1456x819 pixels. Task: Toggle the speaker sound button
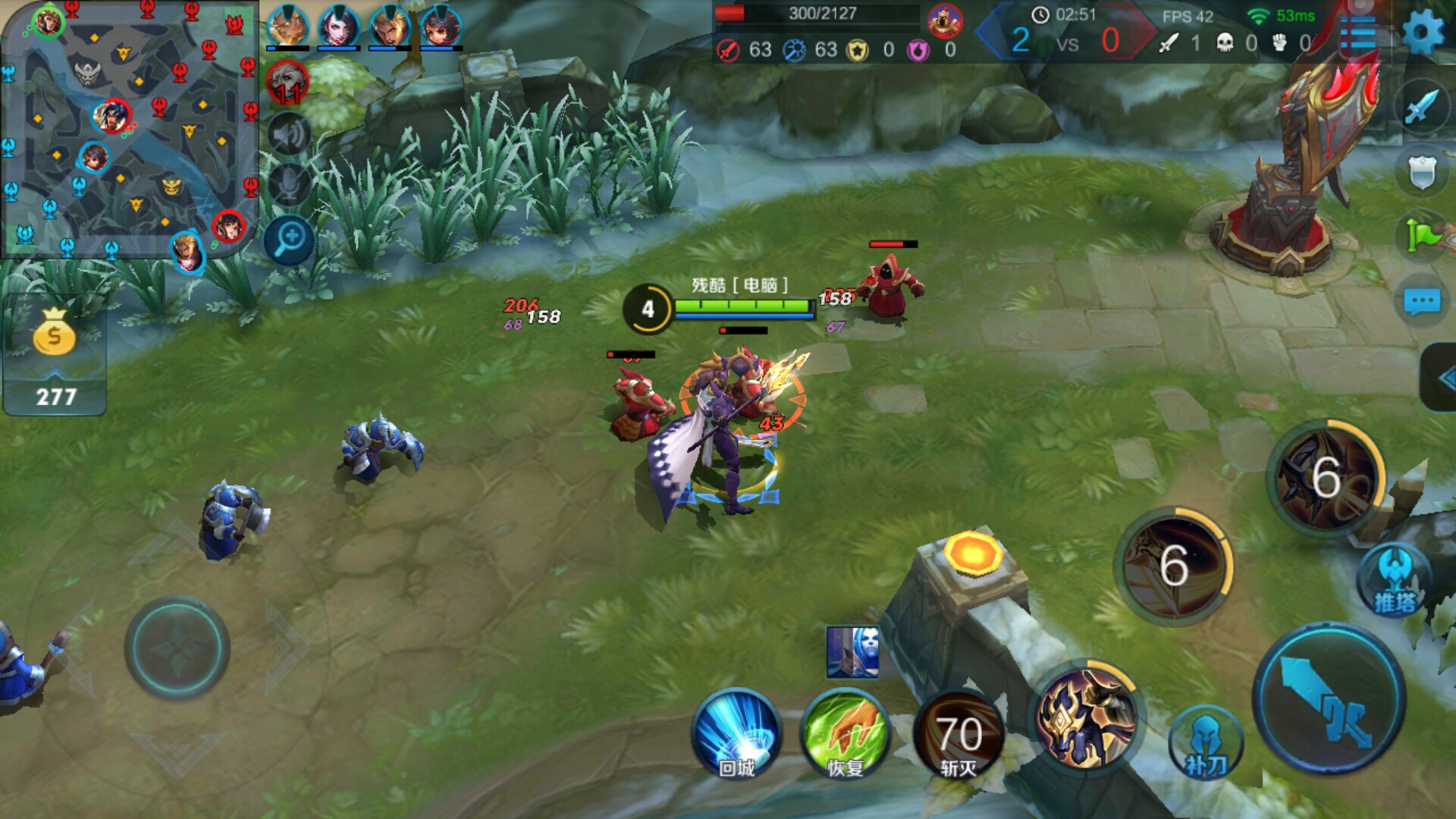[288, 135]
